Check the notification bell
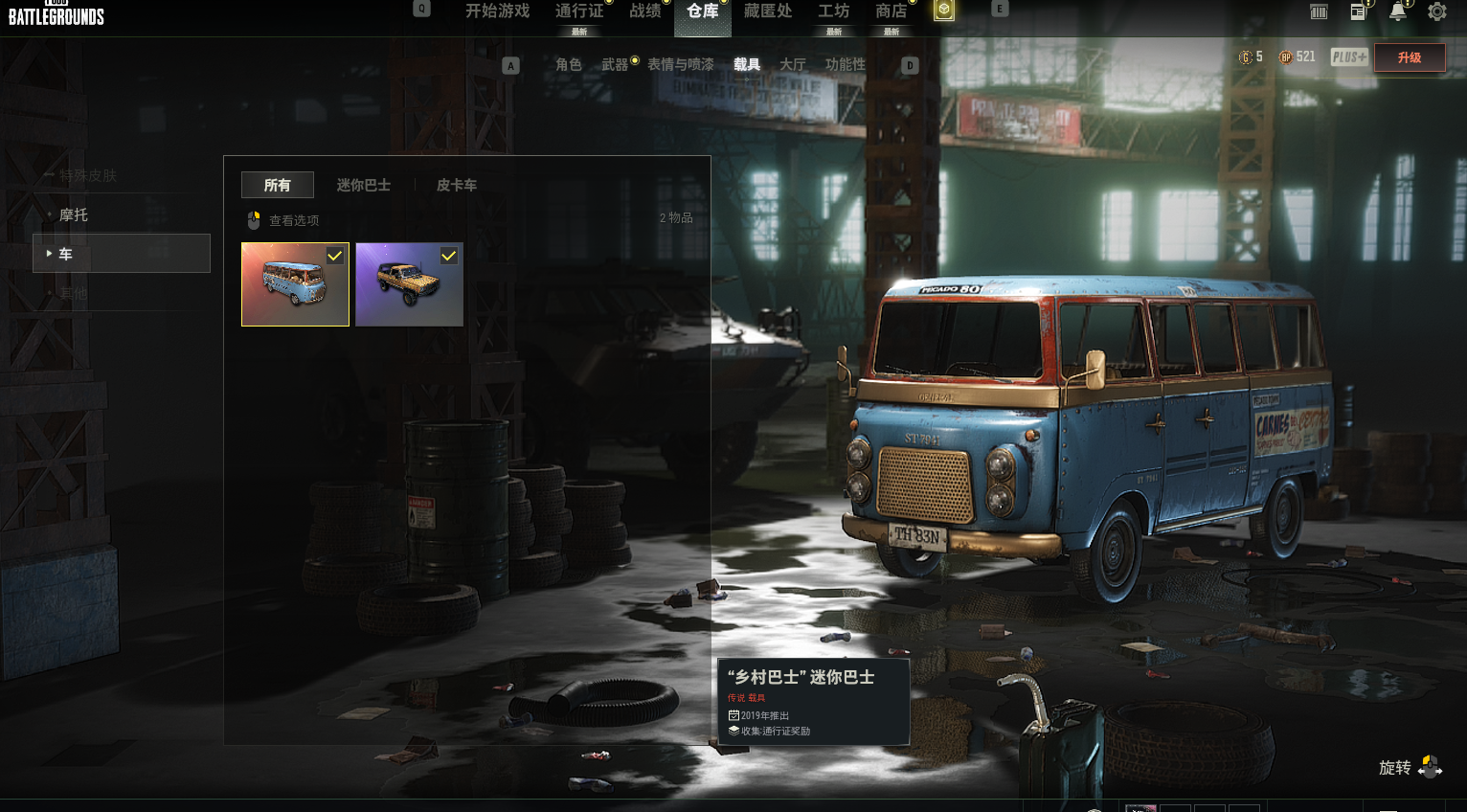This screenshot has height=812, width=1467. click(x=1398, y=11)
